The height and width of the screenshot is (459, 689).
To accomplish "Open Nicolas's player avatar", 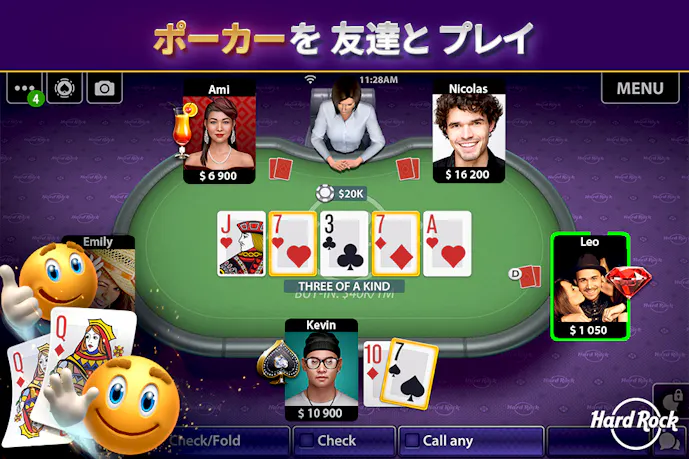I will [x=467, y=132].
